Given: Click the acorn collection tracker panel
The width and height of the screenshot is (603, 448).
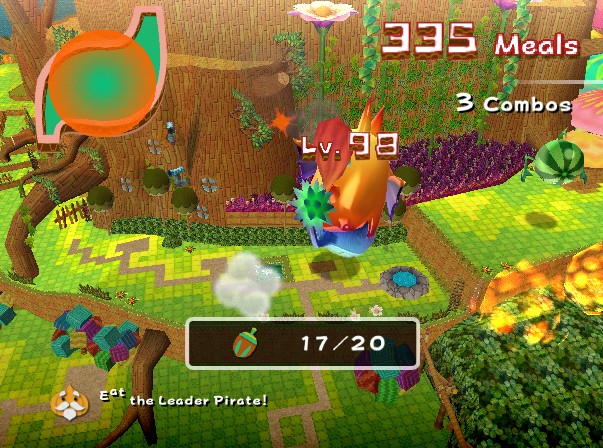Looking at the screenshot, I should (301, 344).
